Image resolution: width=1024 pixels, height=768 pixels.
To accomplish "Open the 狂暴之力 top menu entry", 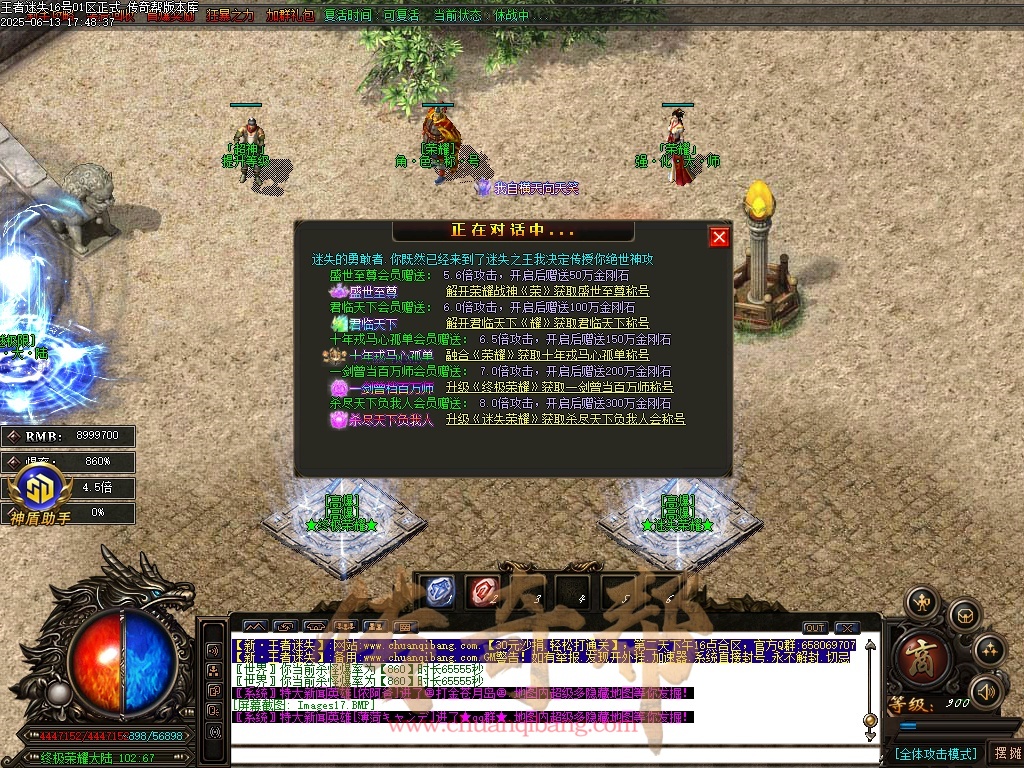I will (x=230, y=16).
